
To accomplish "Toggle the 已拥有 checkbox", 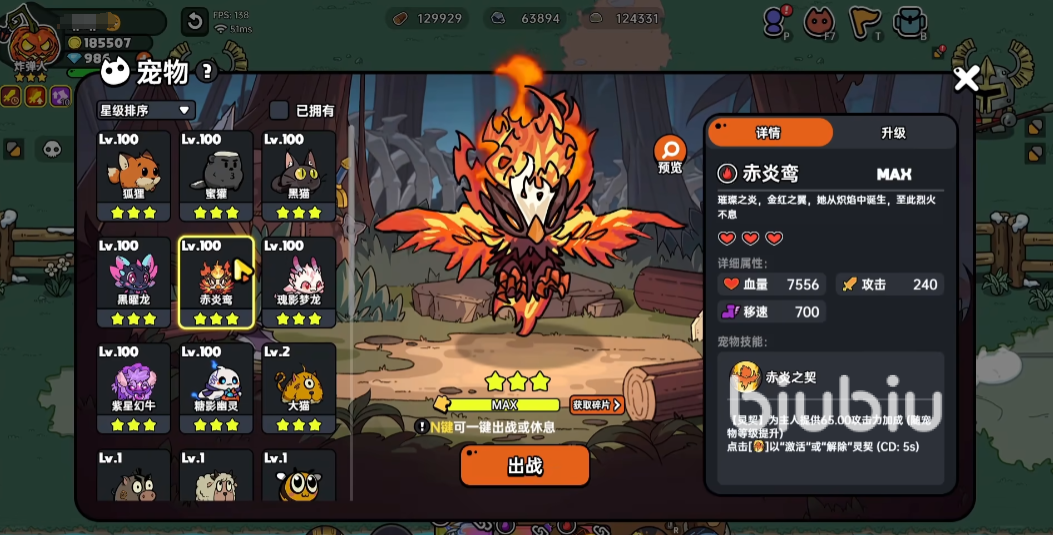I will [x=280, y=110].
